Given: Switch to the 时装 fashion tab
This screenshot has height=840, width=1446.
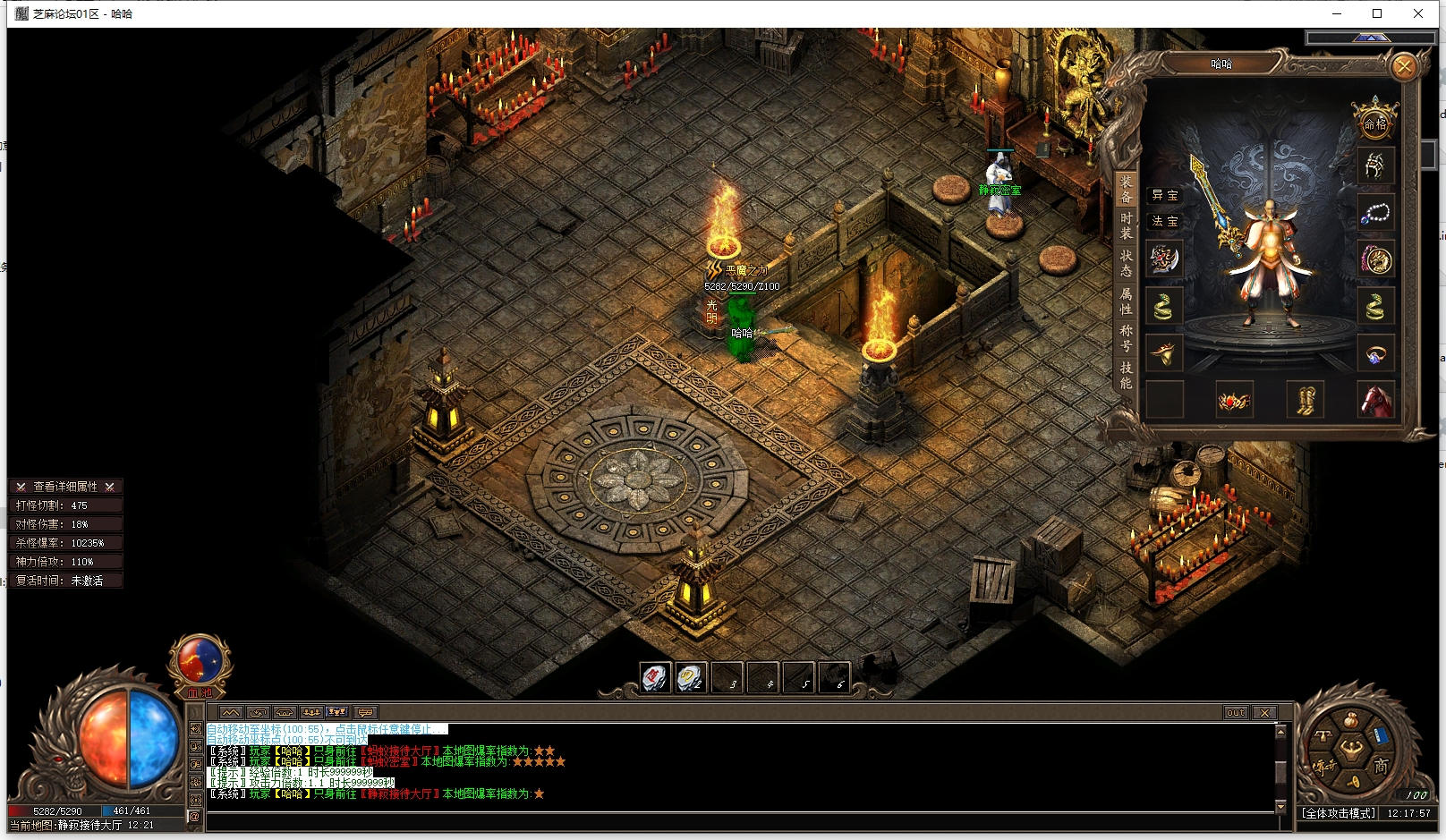Looking at the screenshot, I should 1126,225.
